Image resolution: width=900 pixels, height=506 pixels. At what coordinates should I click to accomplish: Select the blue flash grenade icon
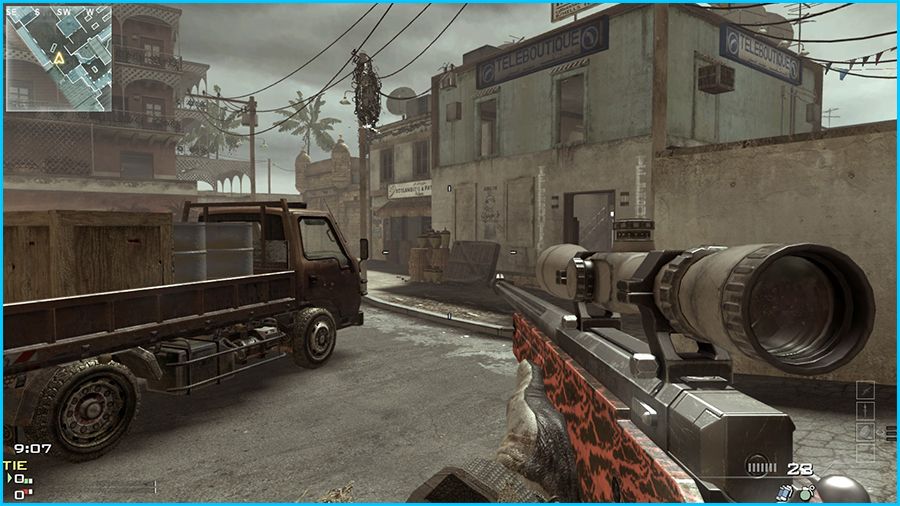785,491
